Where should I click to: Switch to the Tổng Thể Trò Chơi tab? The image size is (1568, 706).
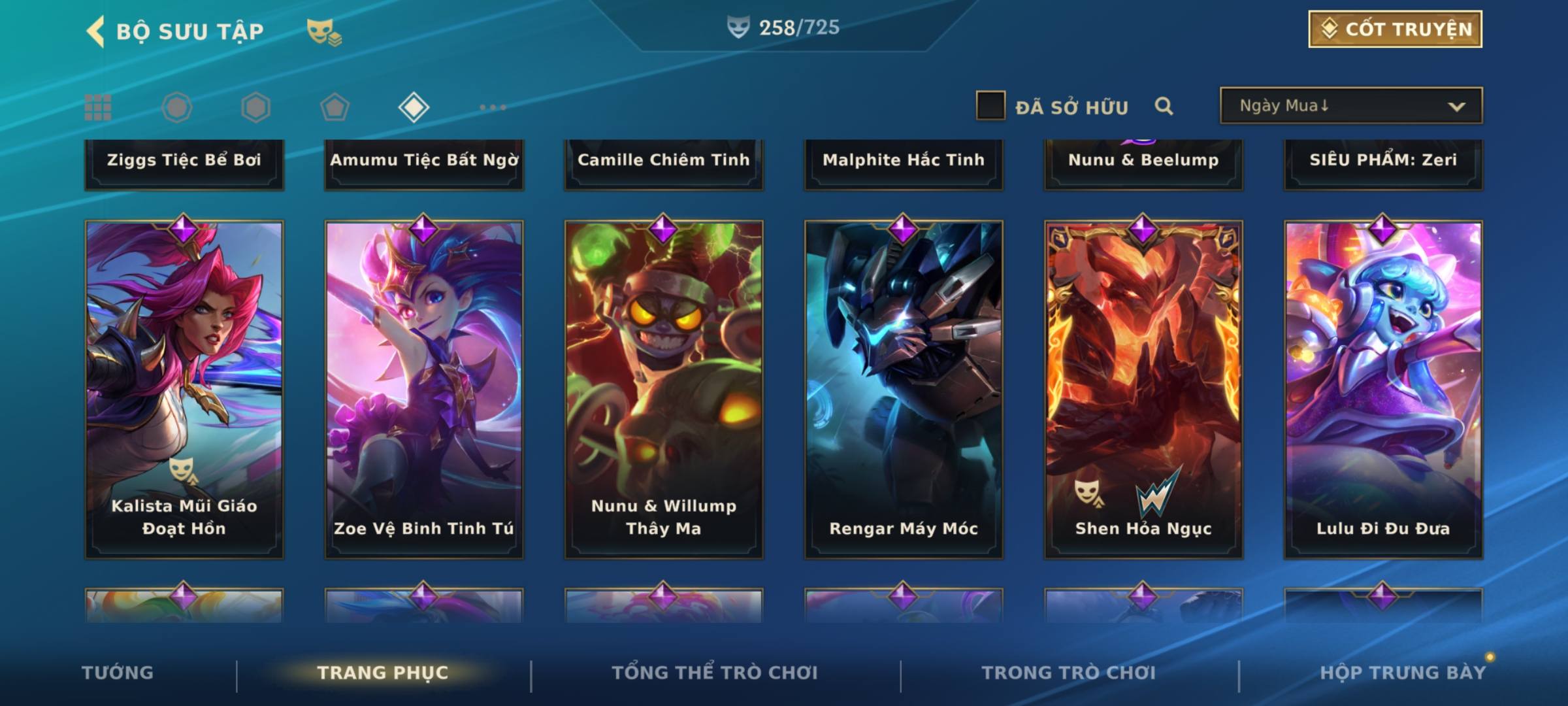click(715, 673)
